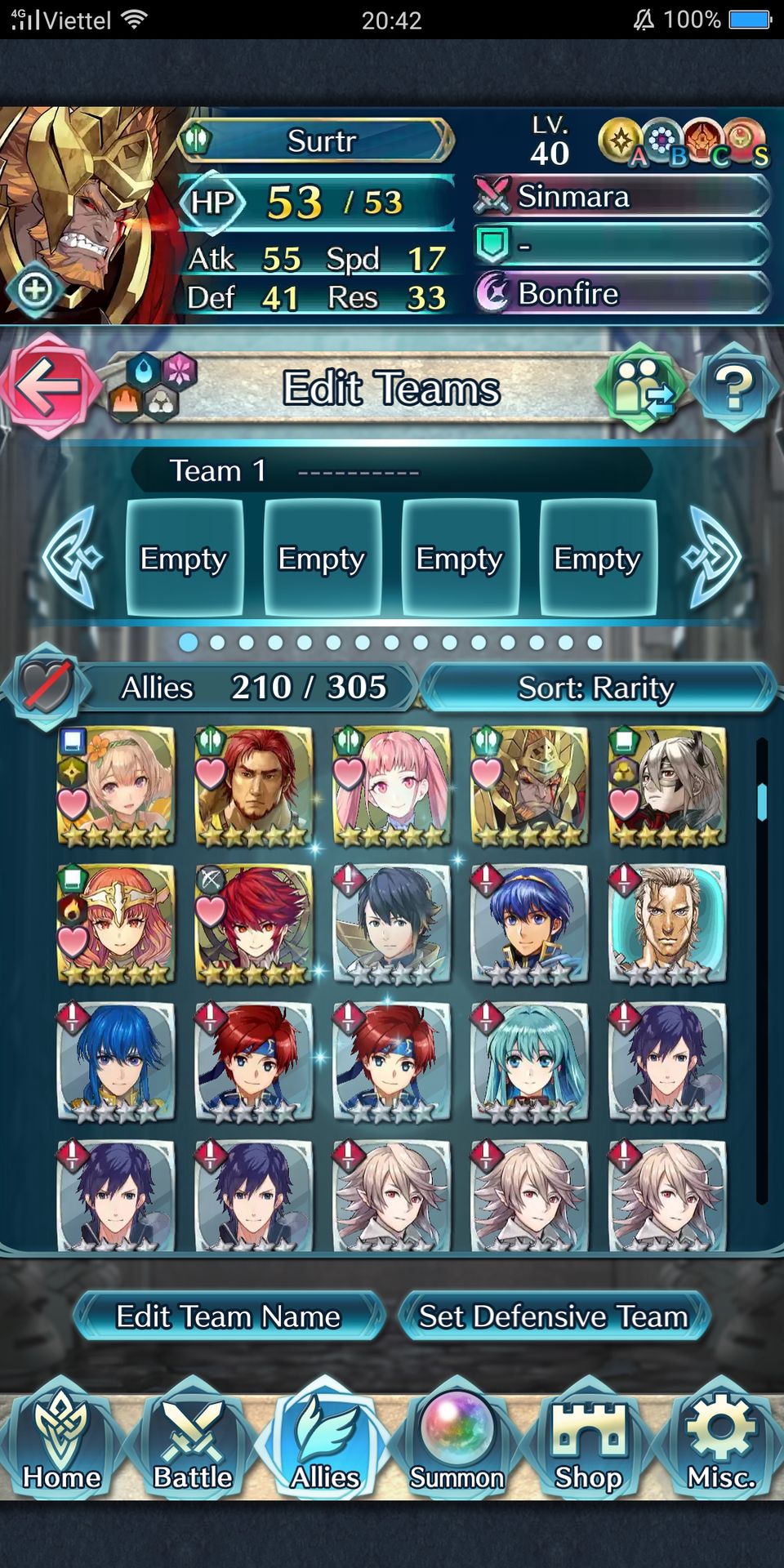
Task: Open the Misc. menu
Action: [x=720, y=1441]
